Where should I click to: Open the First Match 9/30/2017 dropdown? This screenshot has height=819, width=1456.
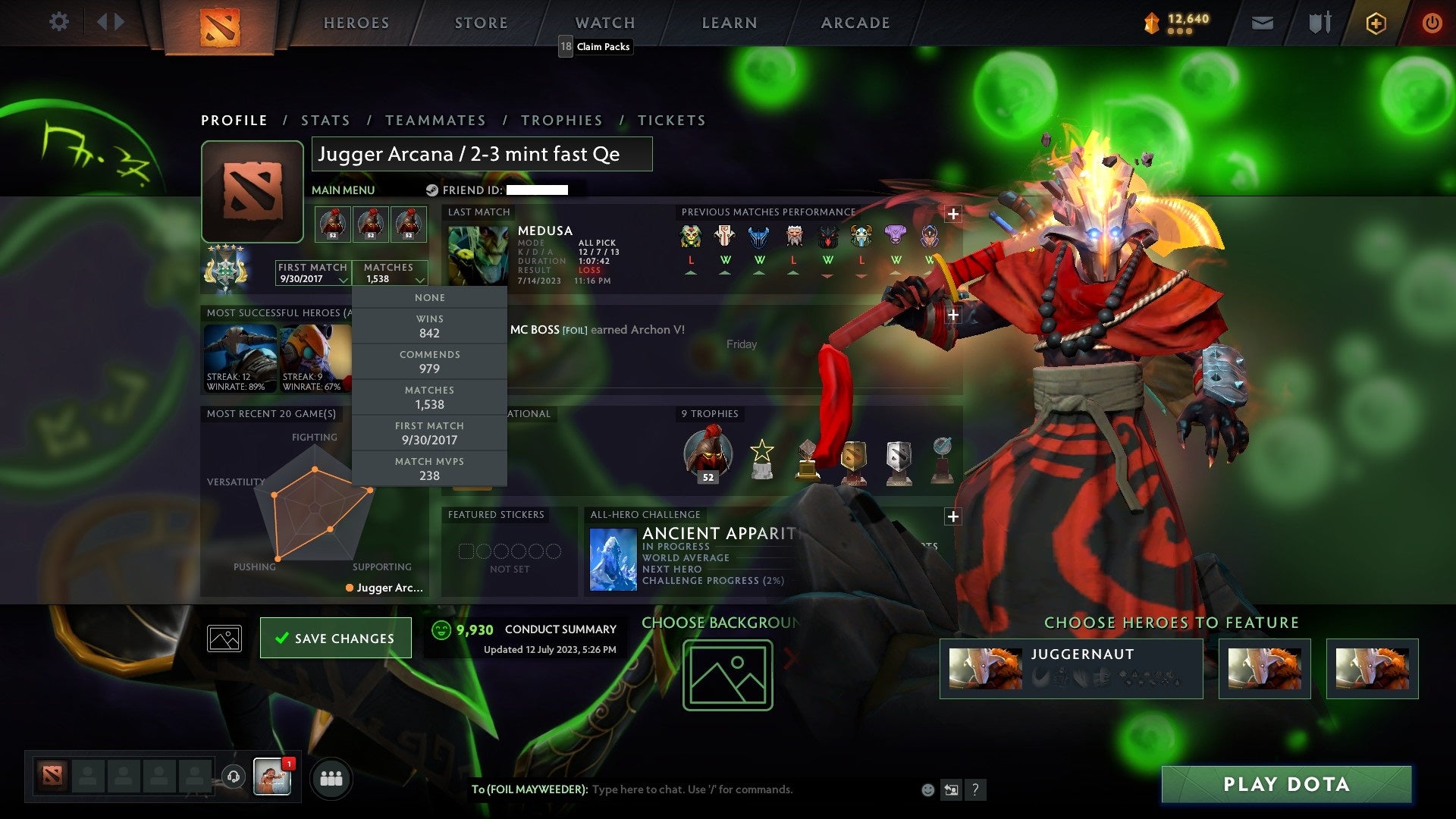(311, 275)
